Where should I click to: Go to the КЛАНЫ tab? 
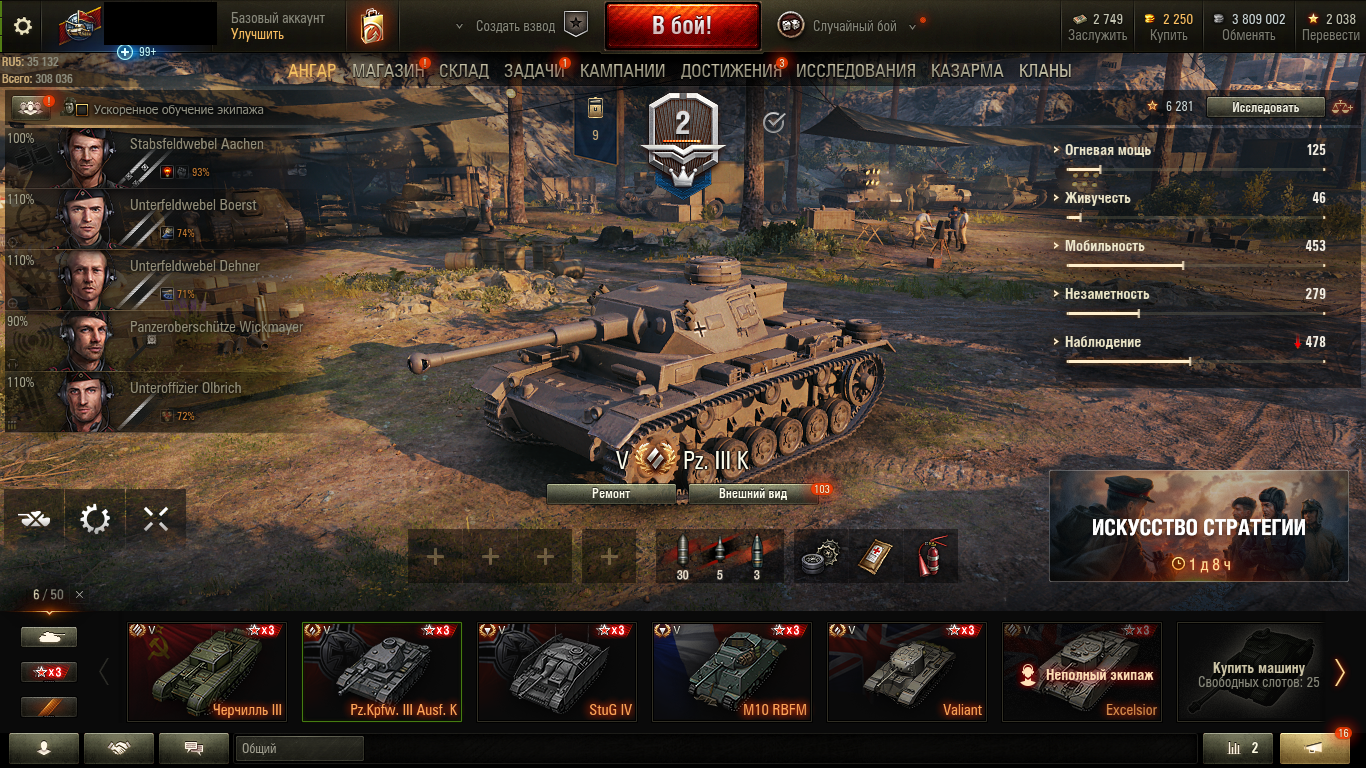[1045, 71]
